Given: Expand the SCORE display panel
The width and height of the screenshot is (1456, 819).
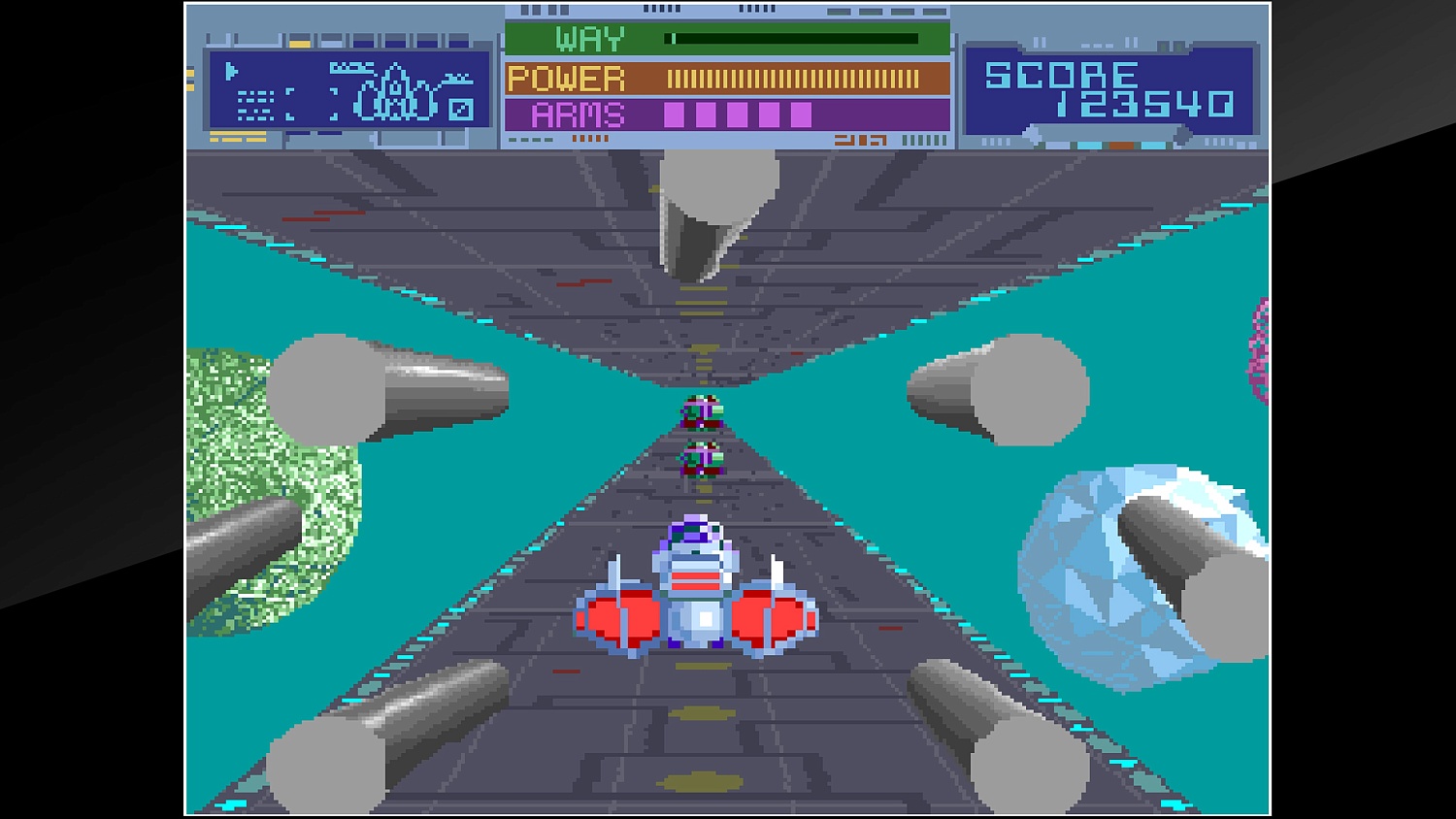Looking at the screenshot, I should pos(1107,87).
